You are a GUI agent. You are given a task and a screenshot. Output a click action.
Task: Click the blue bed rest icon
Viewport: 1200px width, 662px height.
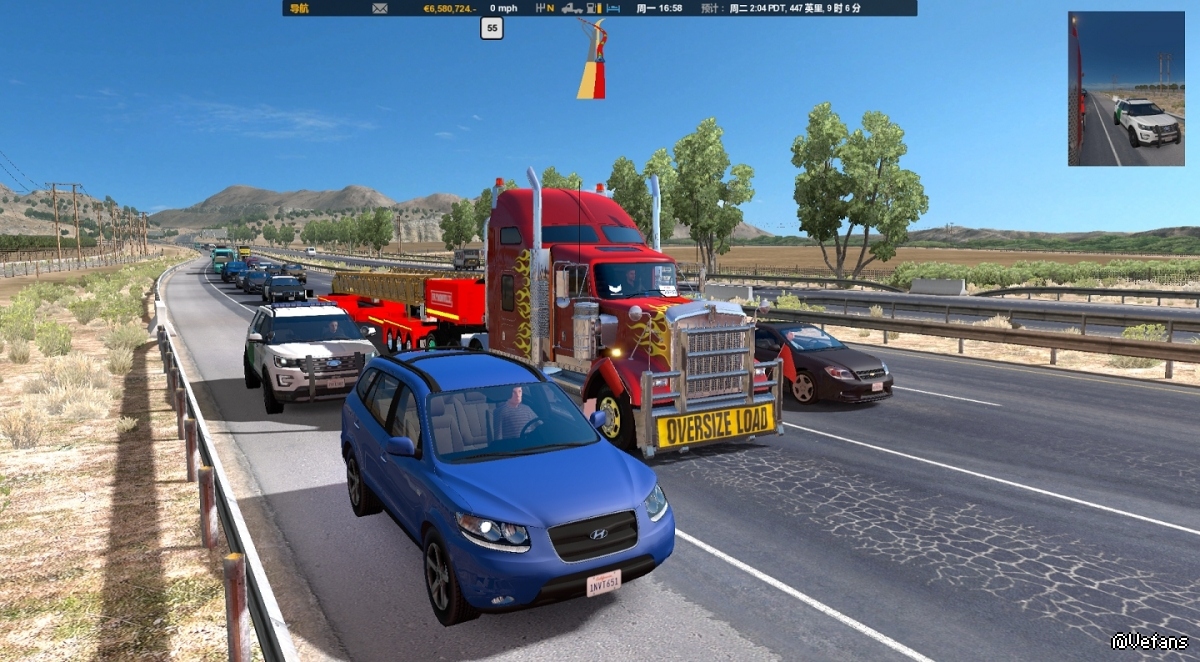(x=613, y=8)
